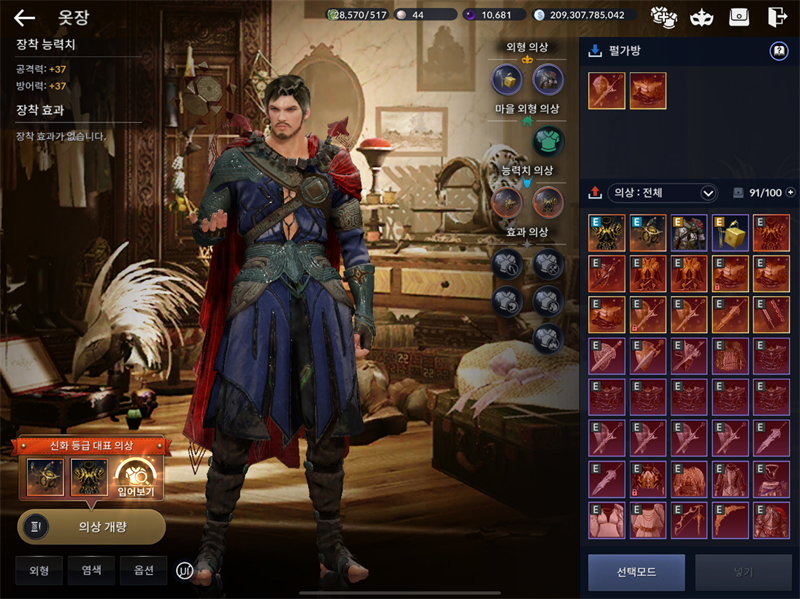The height and width of the screenshot is (599, 800).
Task: Open the masquerade mask icon in top bar
Action: (700, 17)
